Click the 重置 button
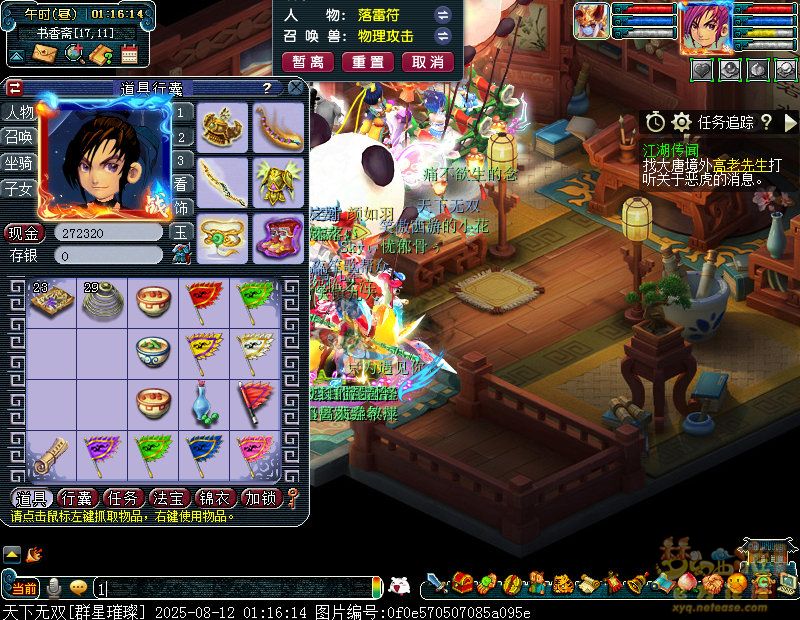This screenshot has width=800, height=620. [x=368, y=62]
